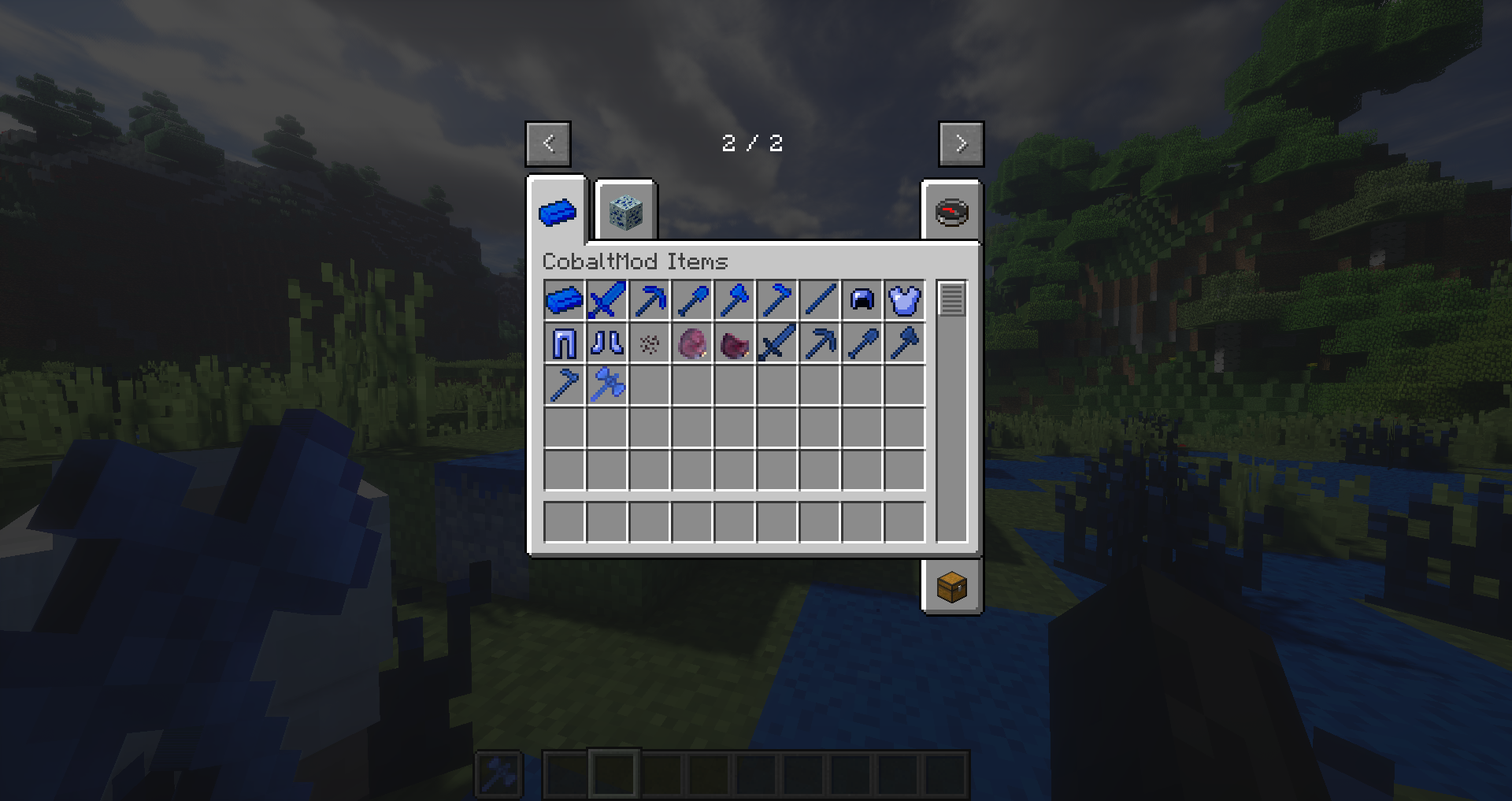Select the cobalt sword item
1512x801 pixels.
coord(607,300)
